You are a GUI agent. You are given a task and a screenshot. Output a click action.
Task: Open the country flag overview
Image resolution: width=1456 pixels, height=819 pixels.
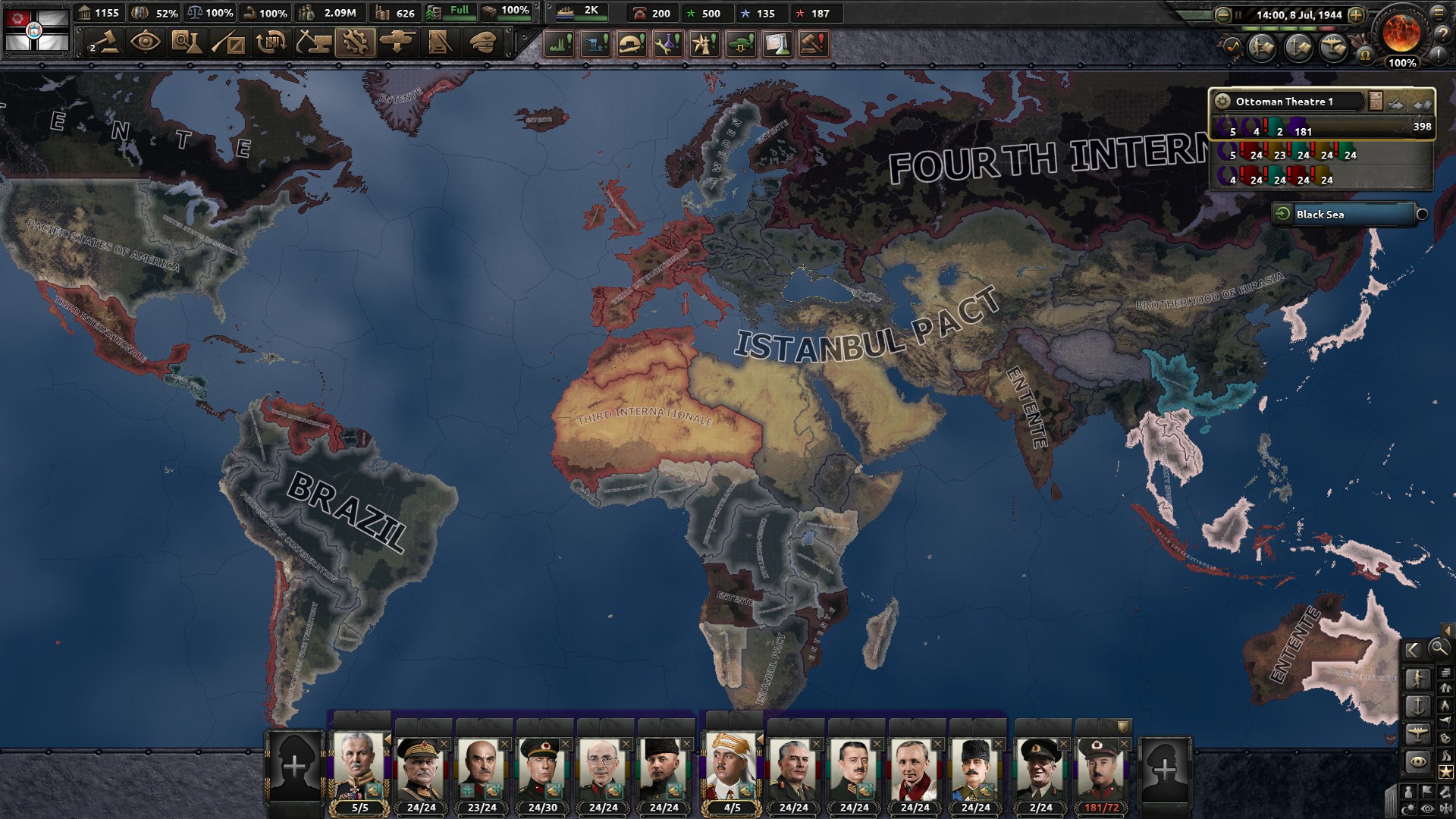pos(36,30)
